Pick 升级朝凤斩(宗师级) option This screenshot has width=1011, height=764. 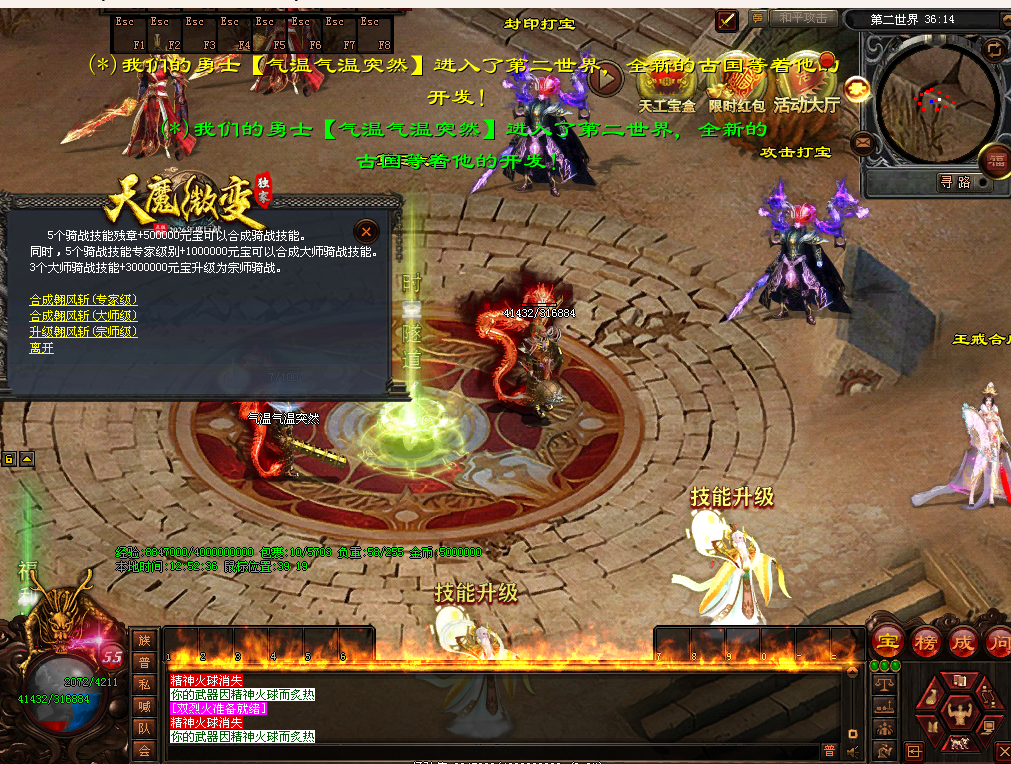point(83,331)
